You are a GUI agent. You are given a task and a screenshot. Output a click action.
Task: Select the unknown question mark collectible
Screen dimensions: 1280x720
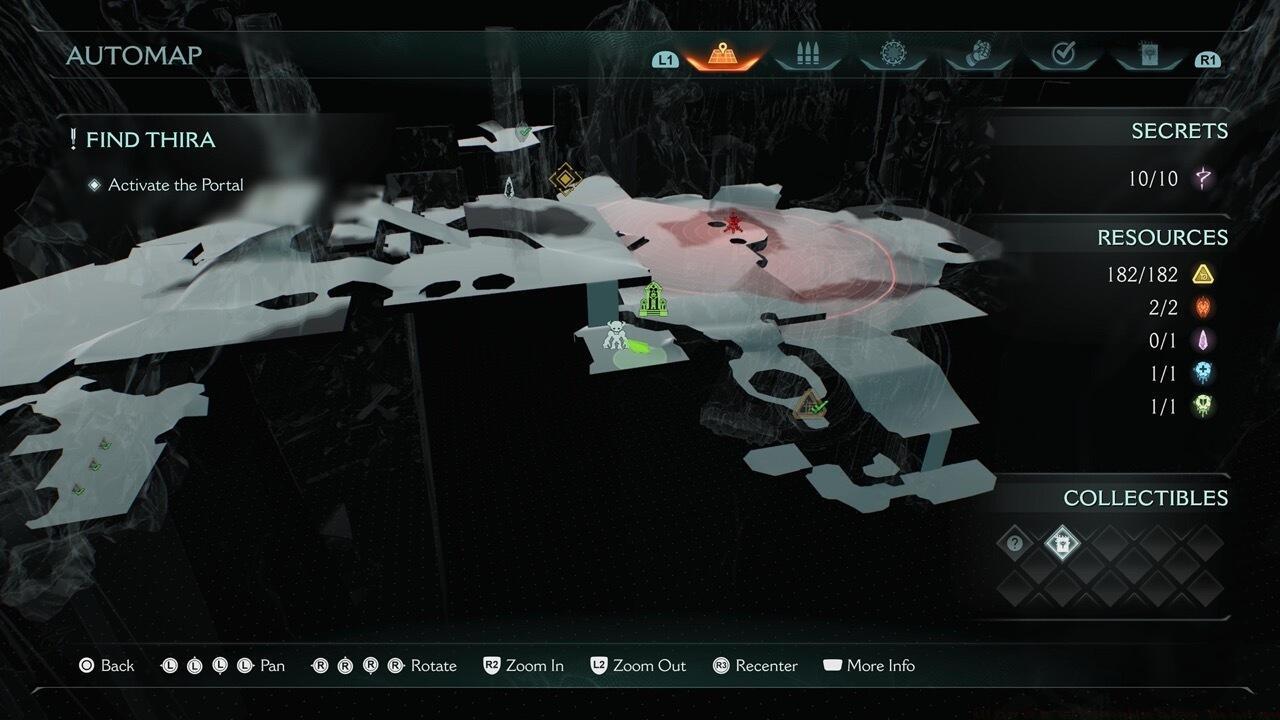pos(1015,543)
